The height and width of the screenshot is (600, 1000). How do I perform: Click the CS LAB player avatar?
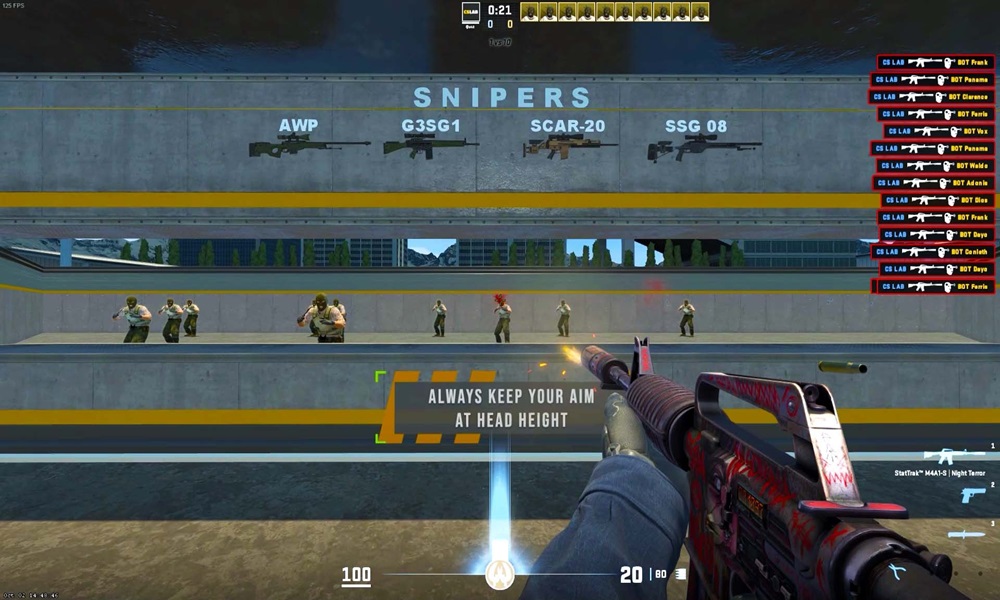(470, 12)
